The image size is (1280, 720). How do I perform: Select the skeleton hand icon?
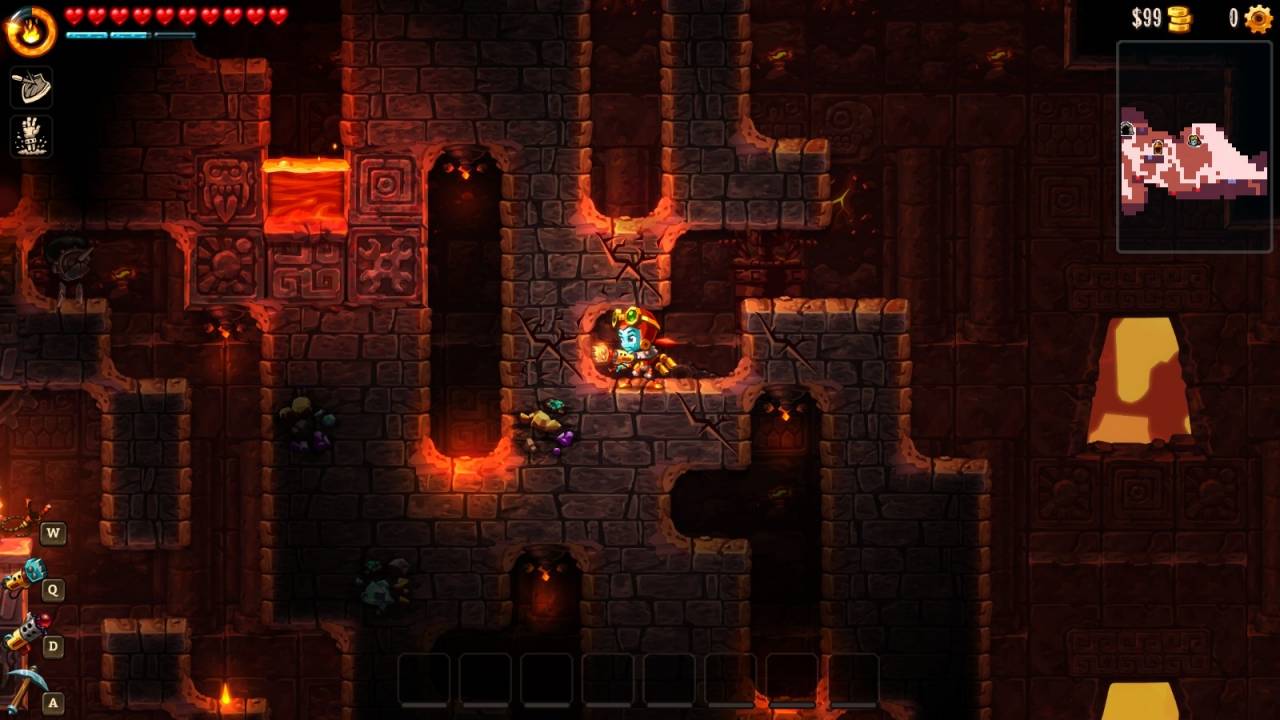coord(31,137)
